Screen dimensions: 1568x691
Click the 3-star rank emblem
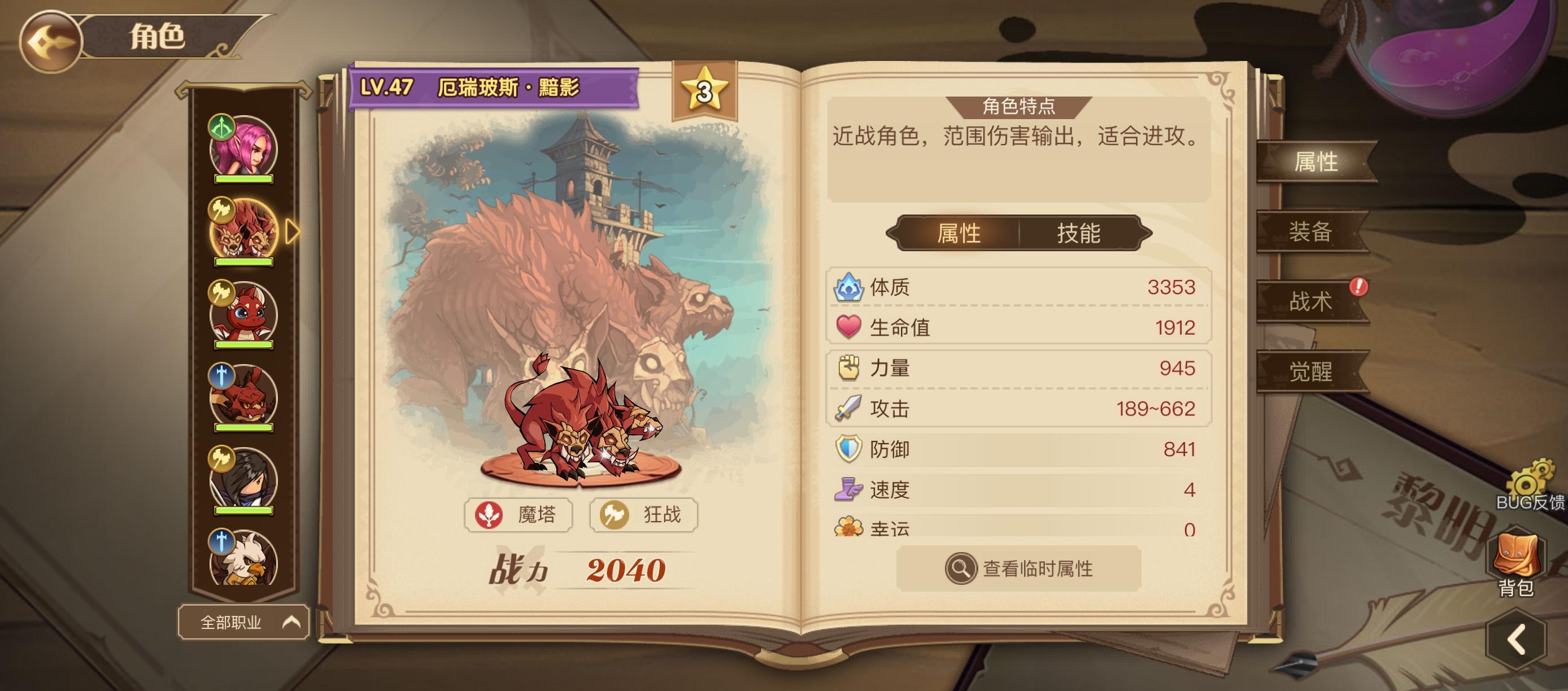(704, 88)
